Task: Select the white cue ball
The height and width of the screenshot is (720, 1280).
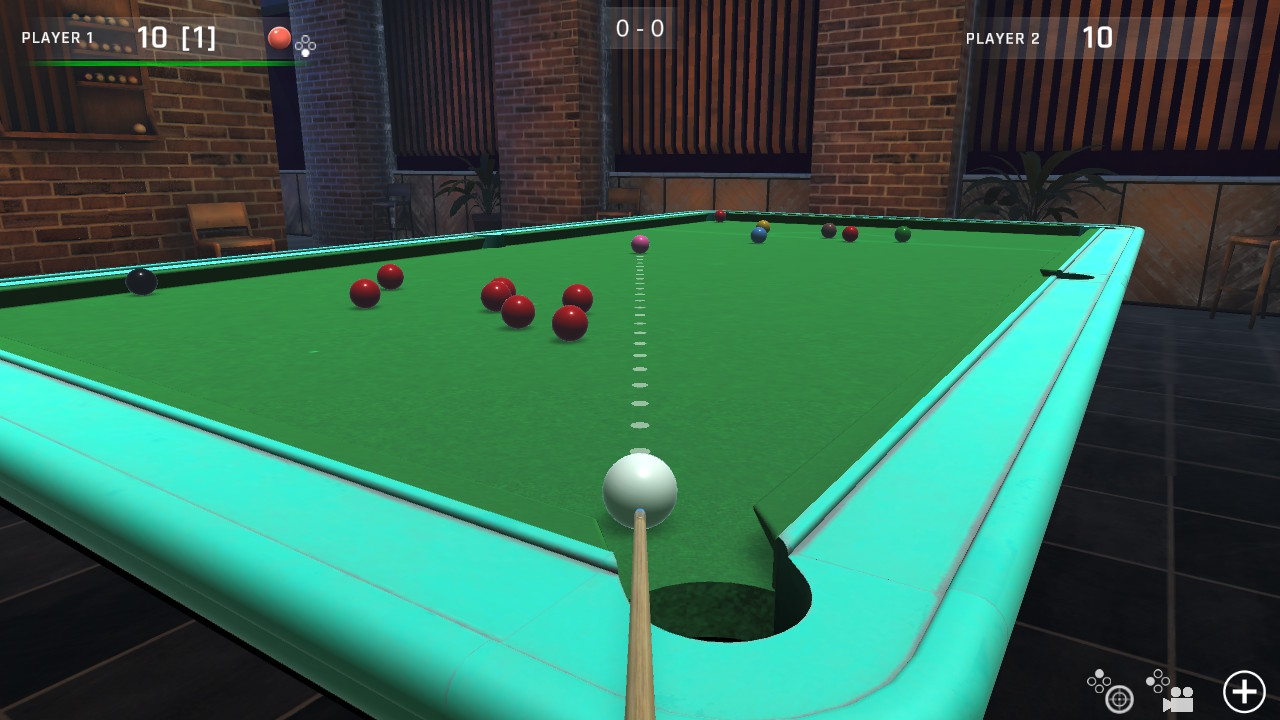Action: click(640, 488)
